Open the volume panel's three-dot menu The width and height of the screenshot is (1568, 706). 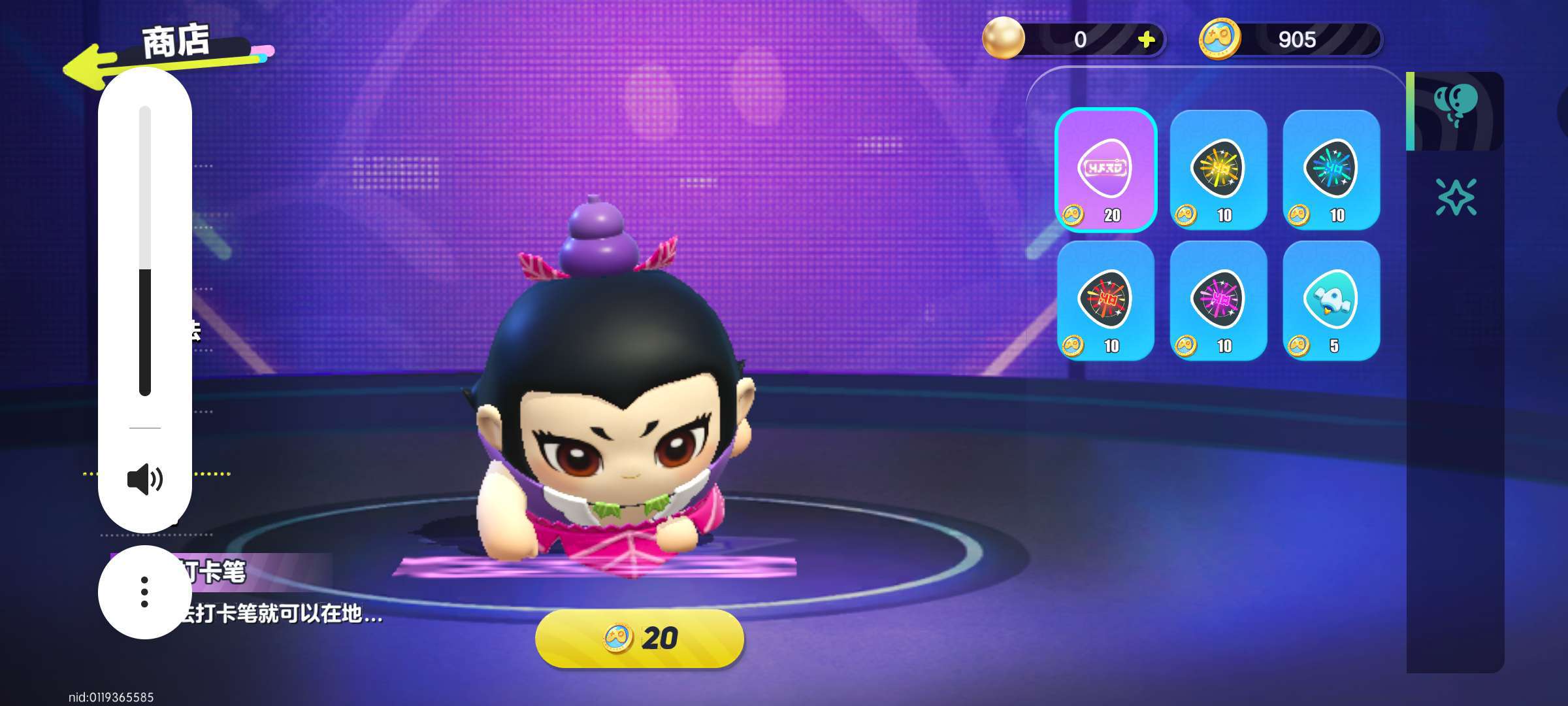point(144,592)
